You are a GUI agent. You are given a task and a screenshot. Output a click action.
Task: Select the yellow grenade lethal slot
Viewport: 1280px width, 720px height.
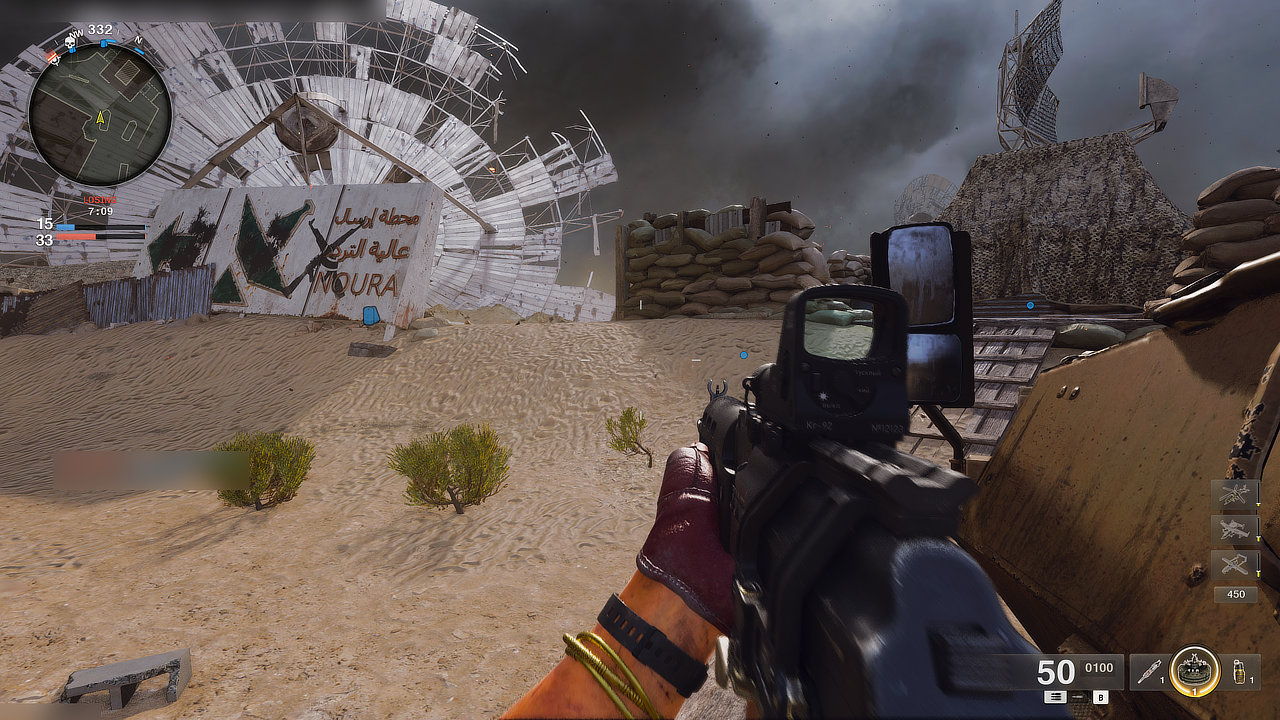tap(1239, 671)
